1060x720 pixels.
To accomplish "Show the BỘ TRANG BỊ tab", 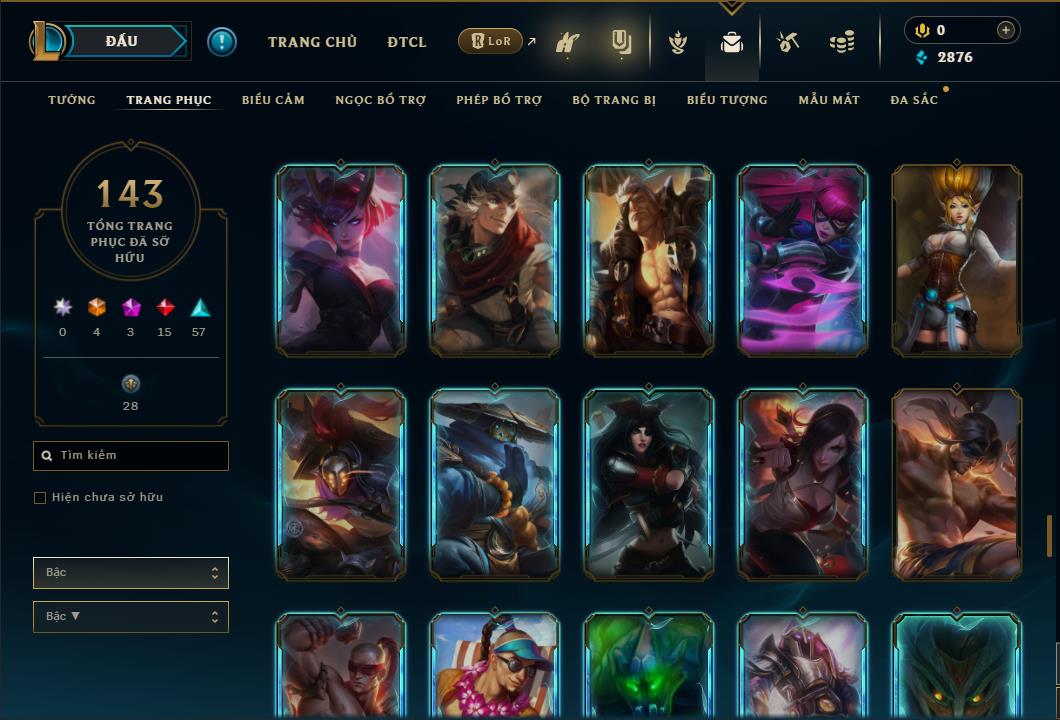I will tap(614, 100).
